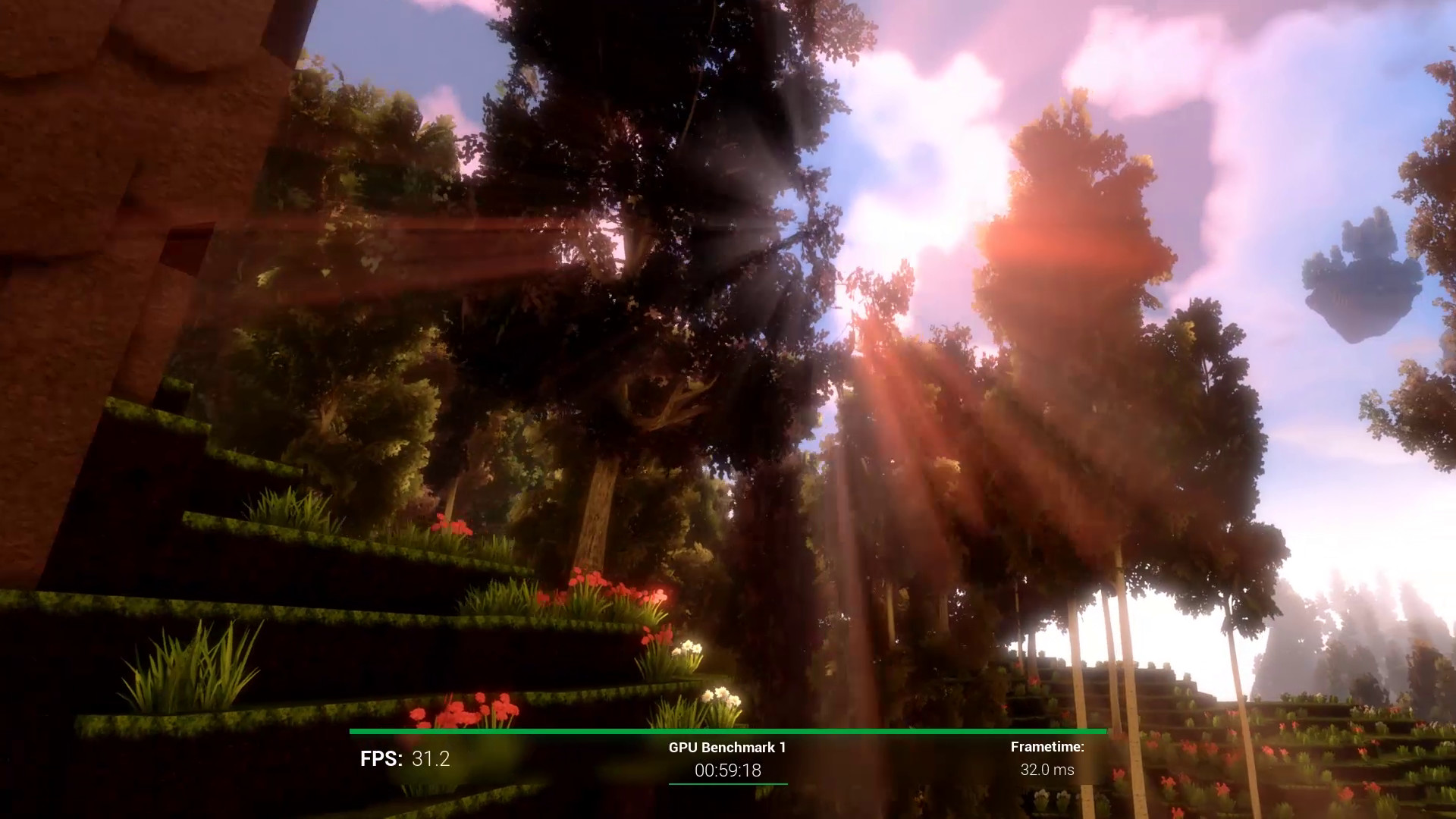
Task: Click the green progress bar above the overlay
Action: (726, 731)
